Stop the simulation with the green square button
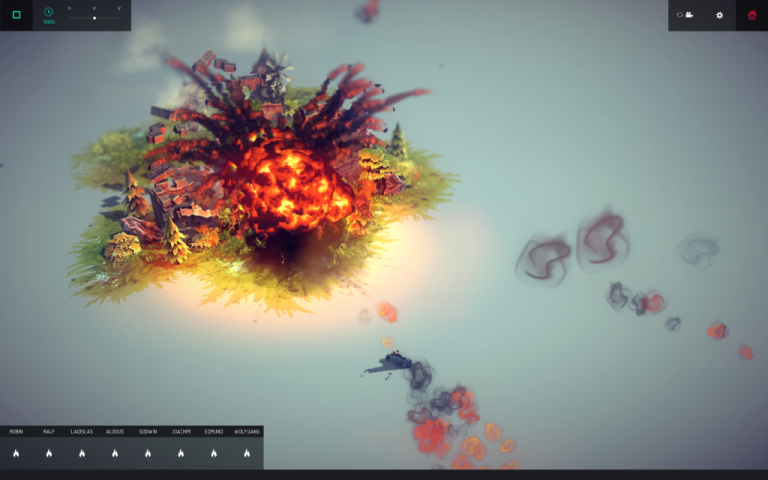Viewport: 768px width, 480px height. pos(16,15)
